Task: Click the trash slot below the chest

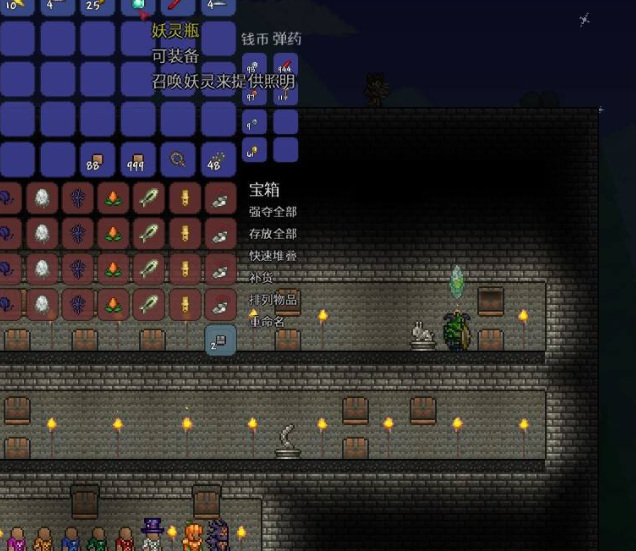Action: (x=219, y=341)
